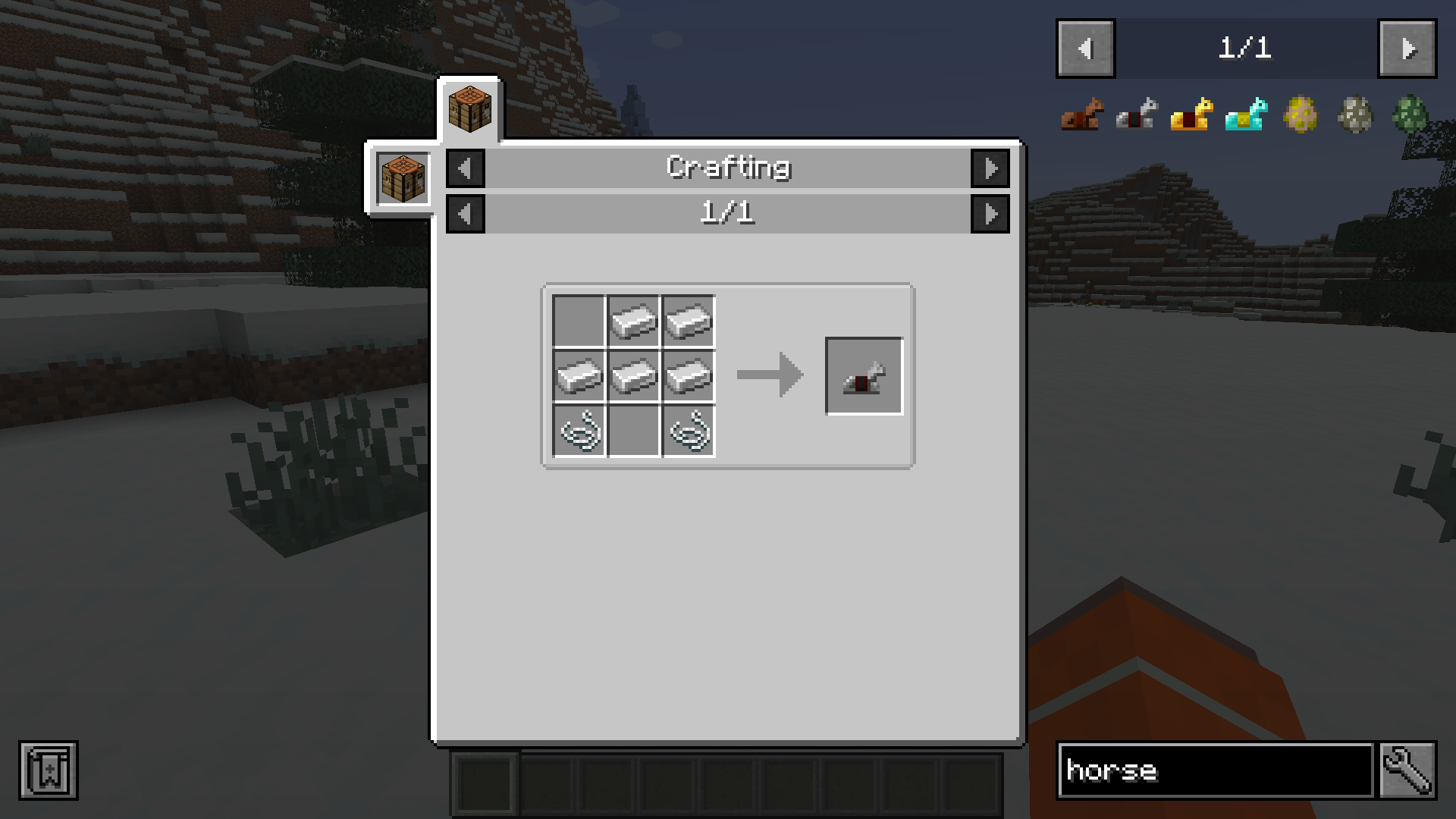
Task: Click the iron horse armor recipe output
Action: click(x=864, y=376)
